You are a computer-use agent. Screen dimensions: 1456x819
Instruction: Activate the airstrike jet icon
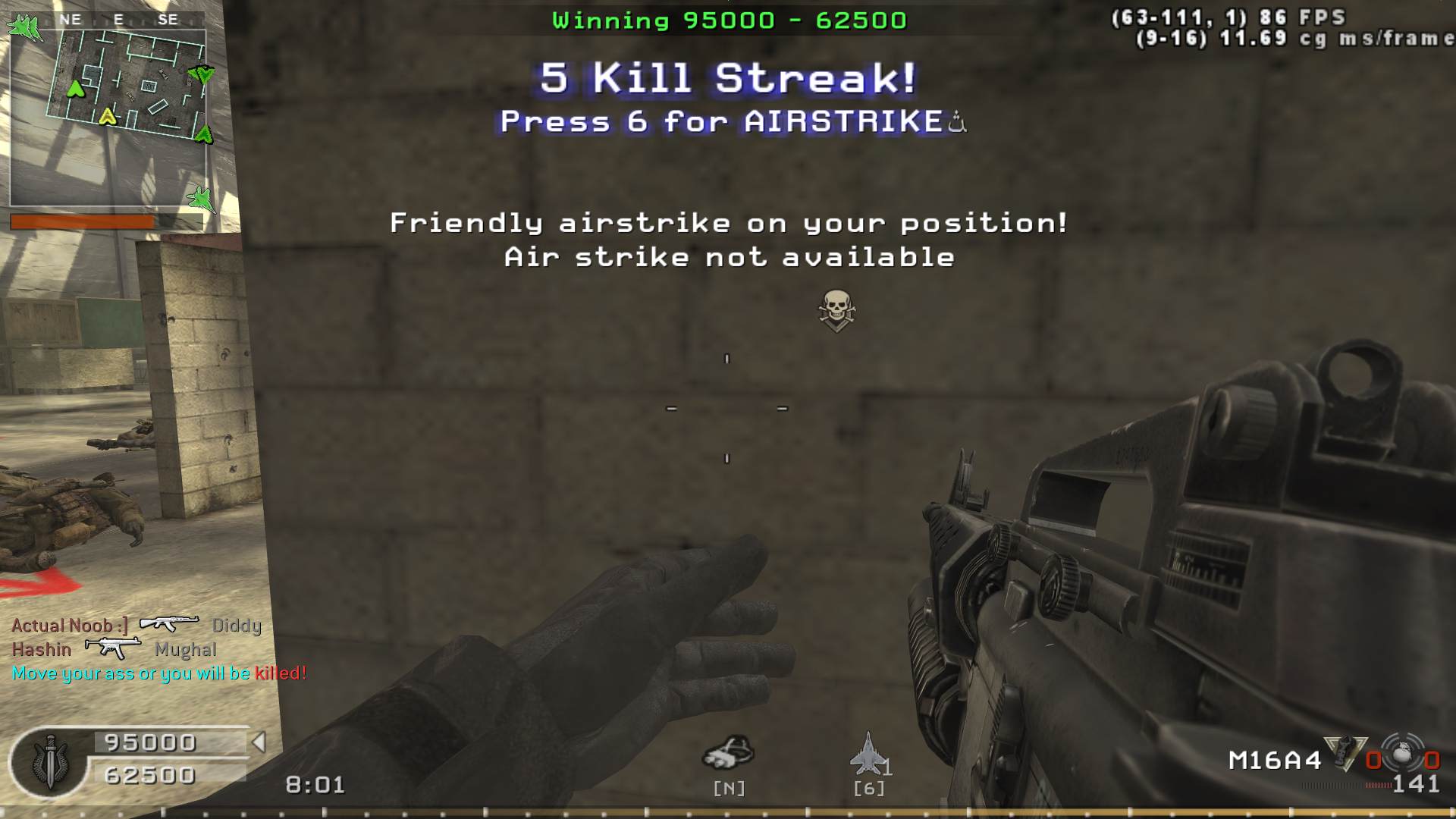click(x=868, y=753)
